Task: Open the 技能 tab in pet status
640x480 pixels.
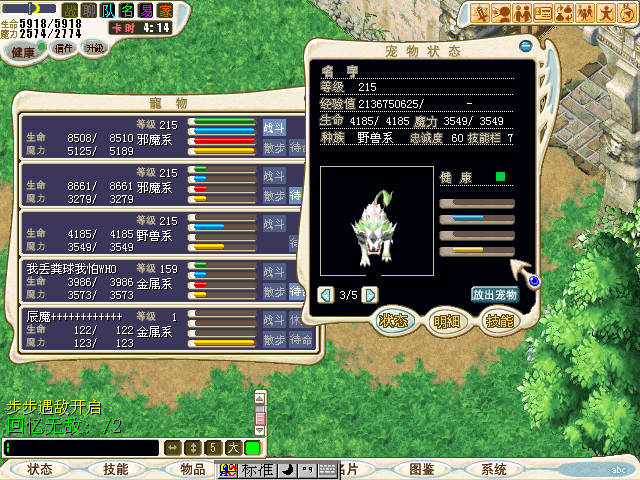Action: point(498,321)
